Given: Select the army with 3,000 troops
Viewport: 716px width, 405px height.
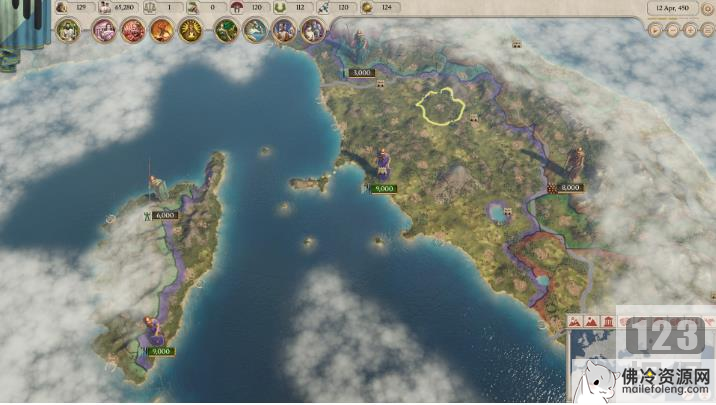Looking at the screenshot, I should point(360,73).
